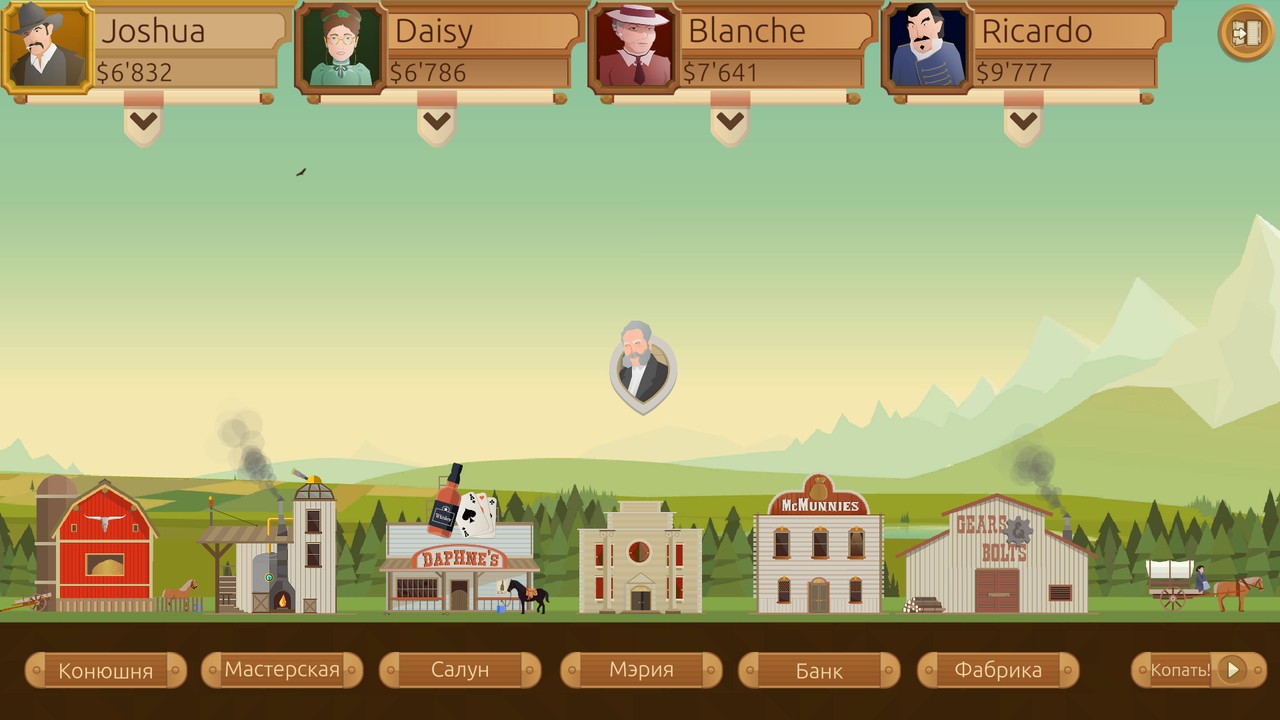Select Ricardo's player portrait
The image size is (1280, 720).
[x=927, y=47]
